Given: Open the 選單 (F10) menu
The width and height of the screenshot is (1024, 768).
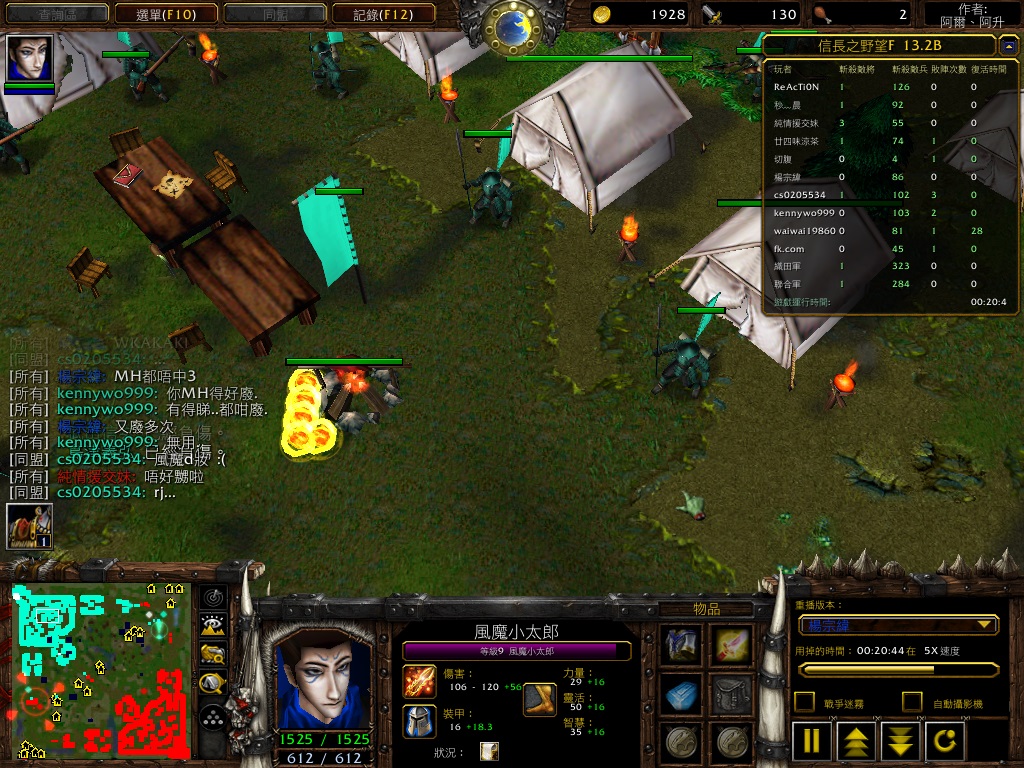Looking at the screenshot, I should 164,14.
